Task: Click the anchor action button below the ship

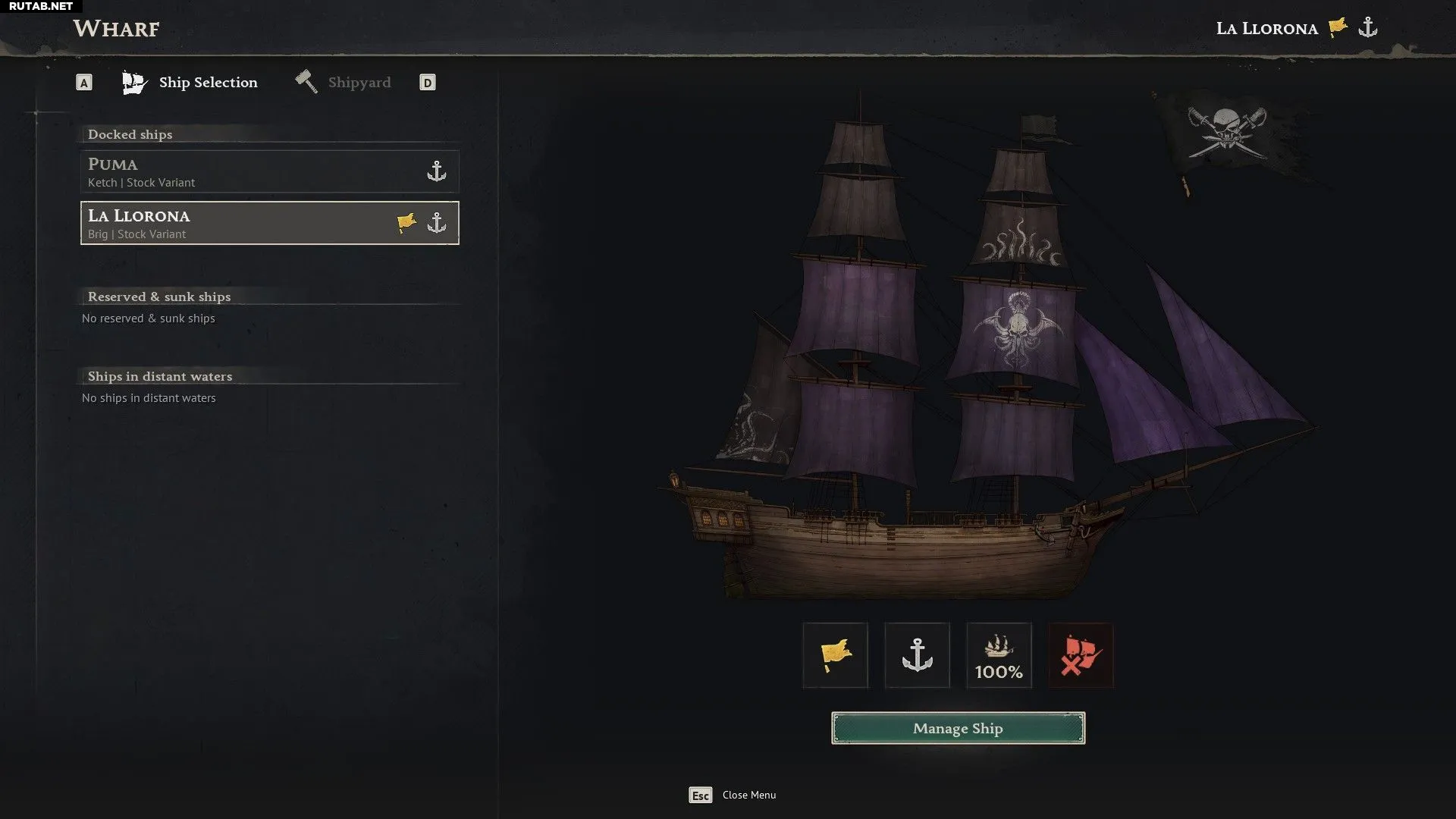Action: click(x=917, y=655)
